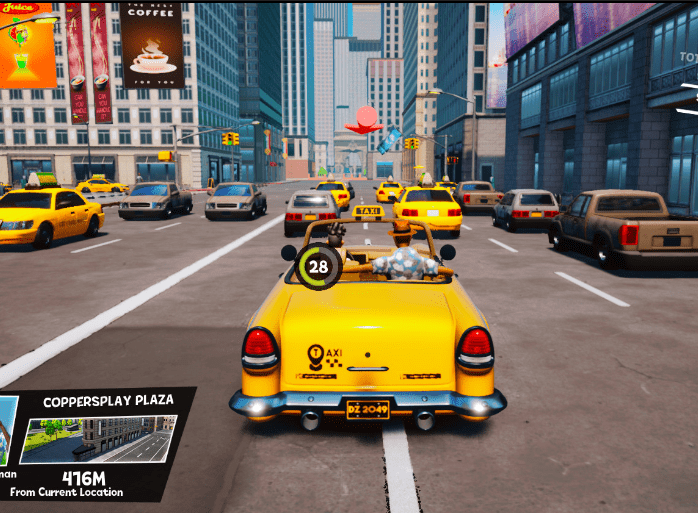
Task: Click the red destination arrow marker
Action: click(365, 121)
